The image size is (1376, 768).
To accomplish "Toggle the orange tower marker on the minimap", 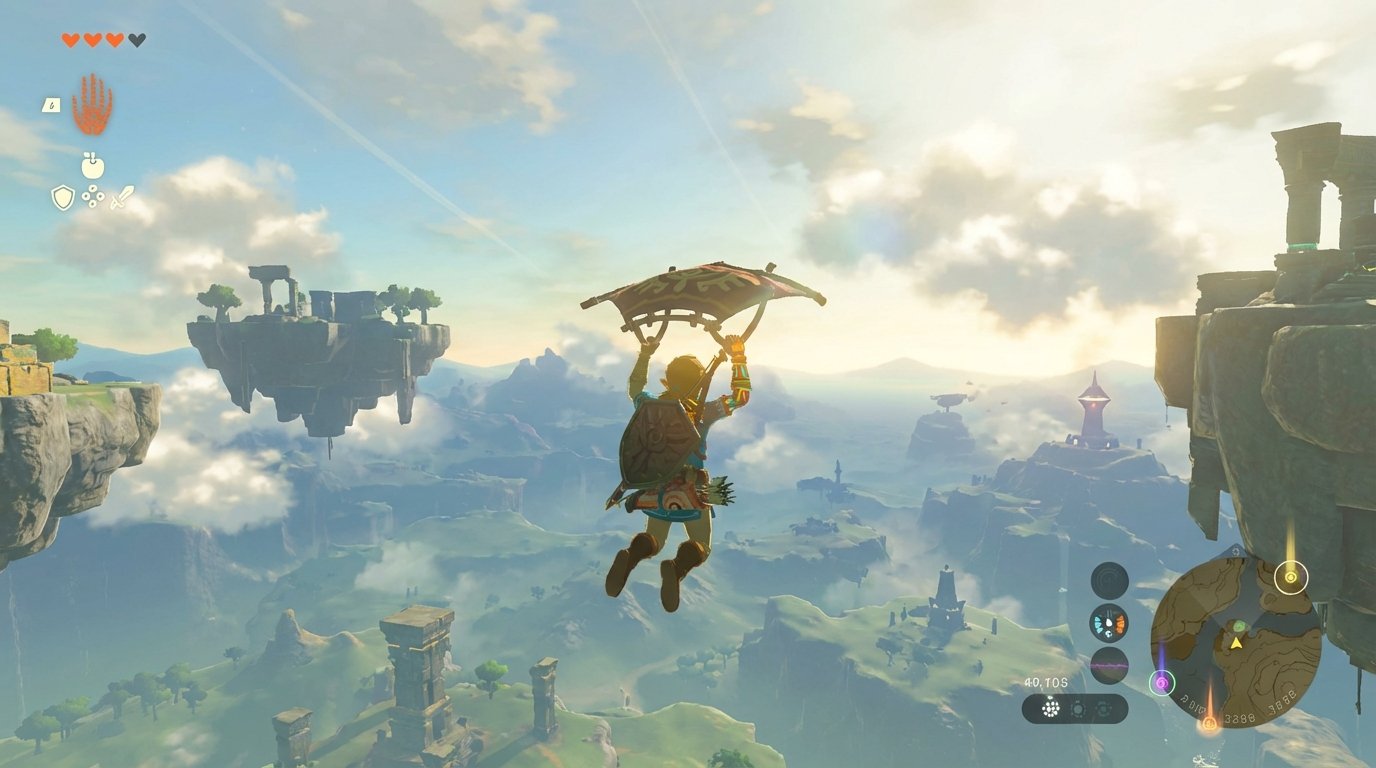I will click(x=1209, y=723).
